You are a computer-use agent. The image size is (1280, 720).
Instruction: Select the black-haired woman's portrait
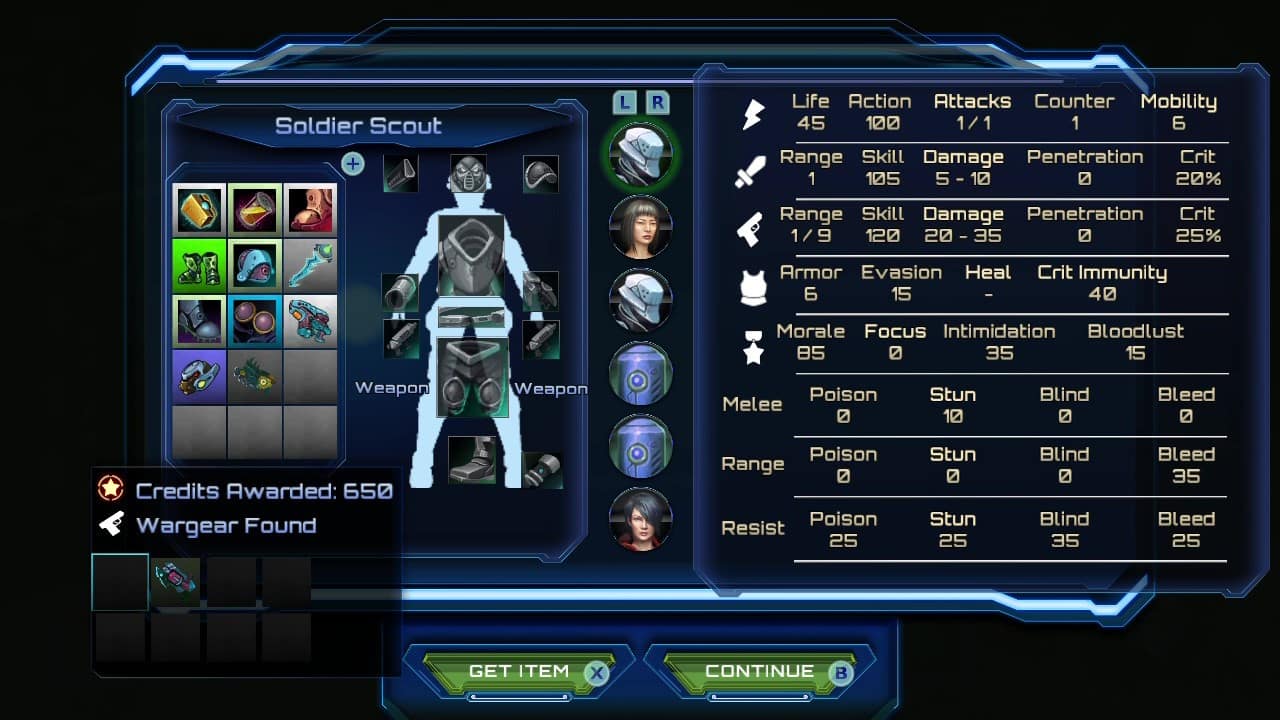(640, 227)
